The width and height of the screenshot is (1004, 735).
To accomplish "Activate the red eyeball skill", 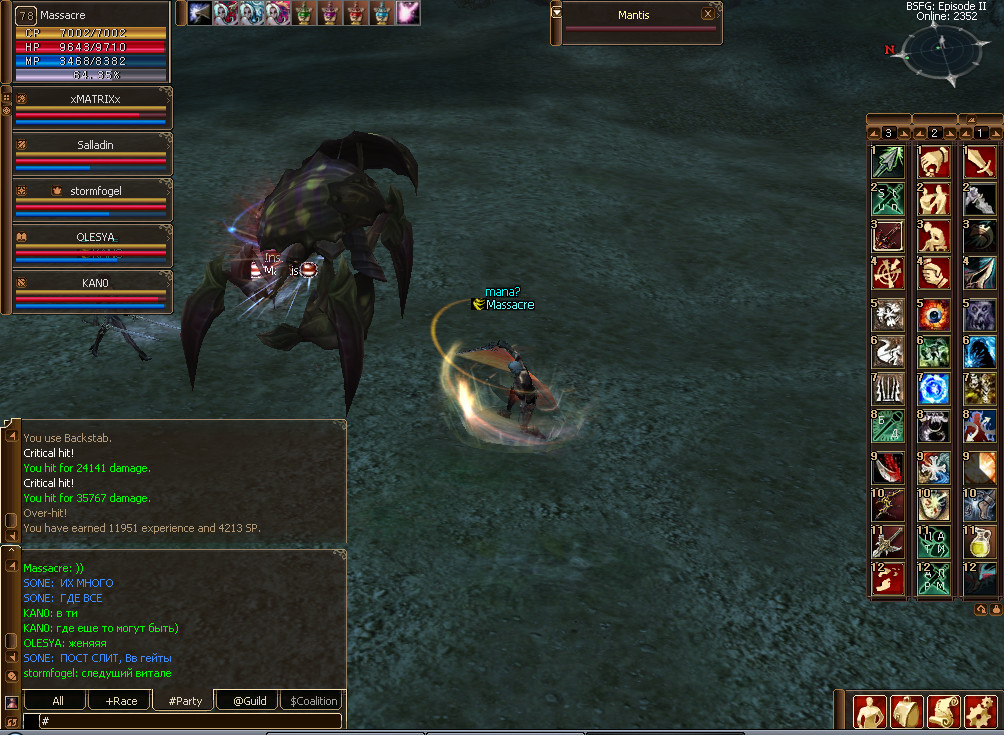I will pos(934,314).
